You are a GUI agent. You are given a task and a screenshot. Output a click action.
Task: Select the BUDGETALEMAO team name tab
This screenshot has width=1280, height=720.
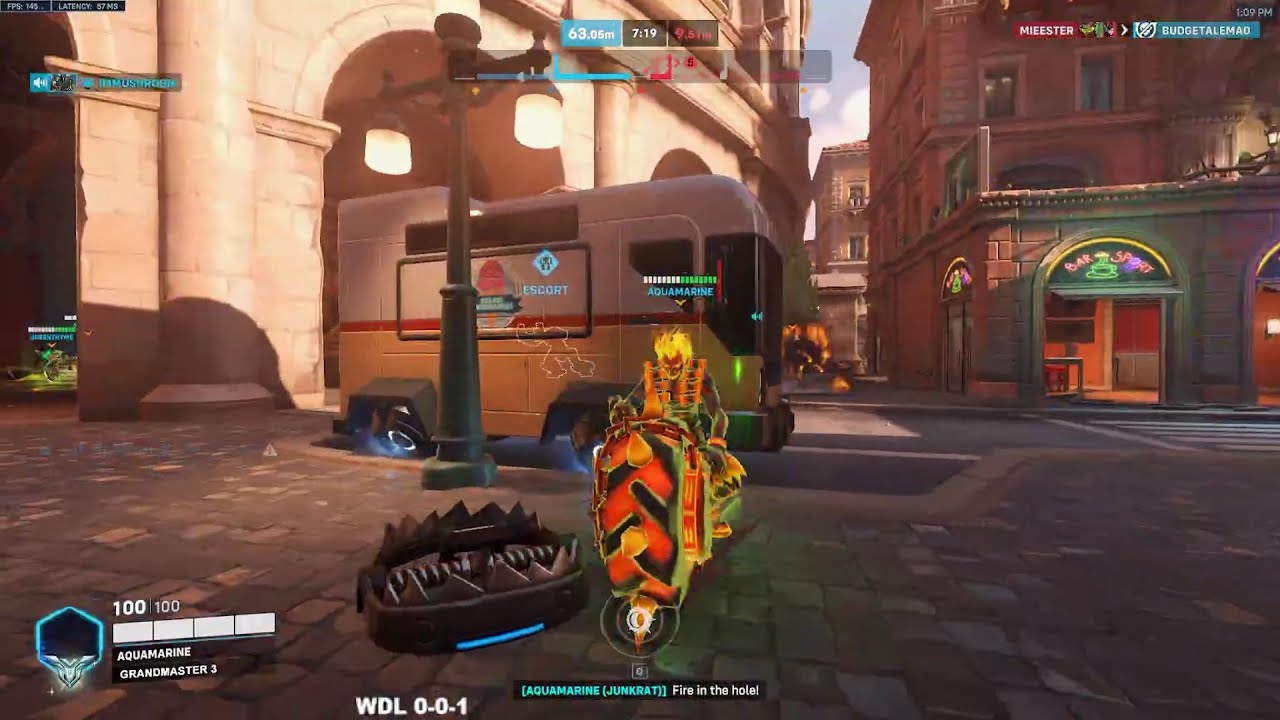(x=1207, y=30)
